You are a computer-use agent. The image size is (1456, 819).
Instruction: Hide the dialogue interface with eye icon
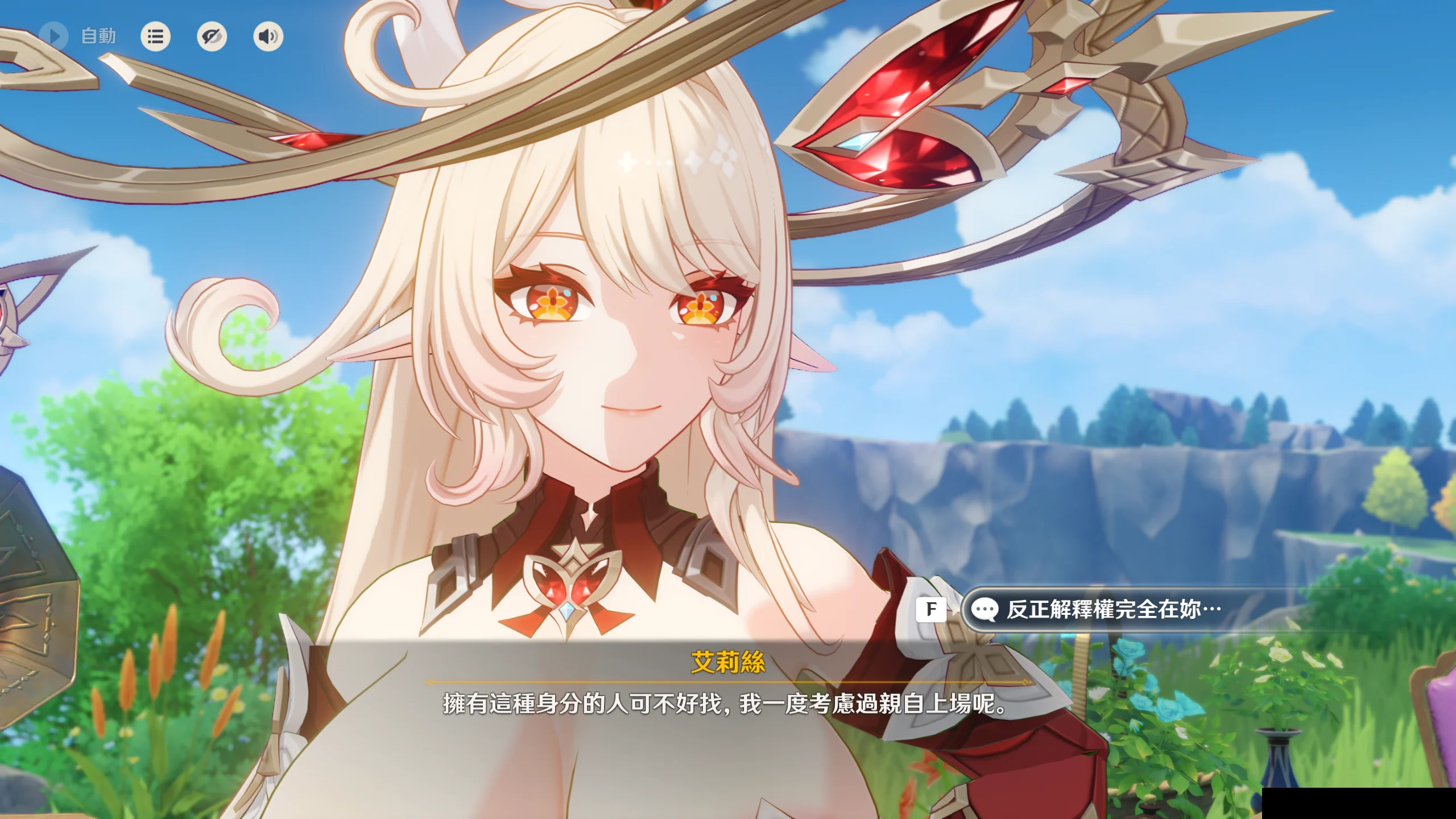click(x=212, y=36)
